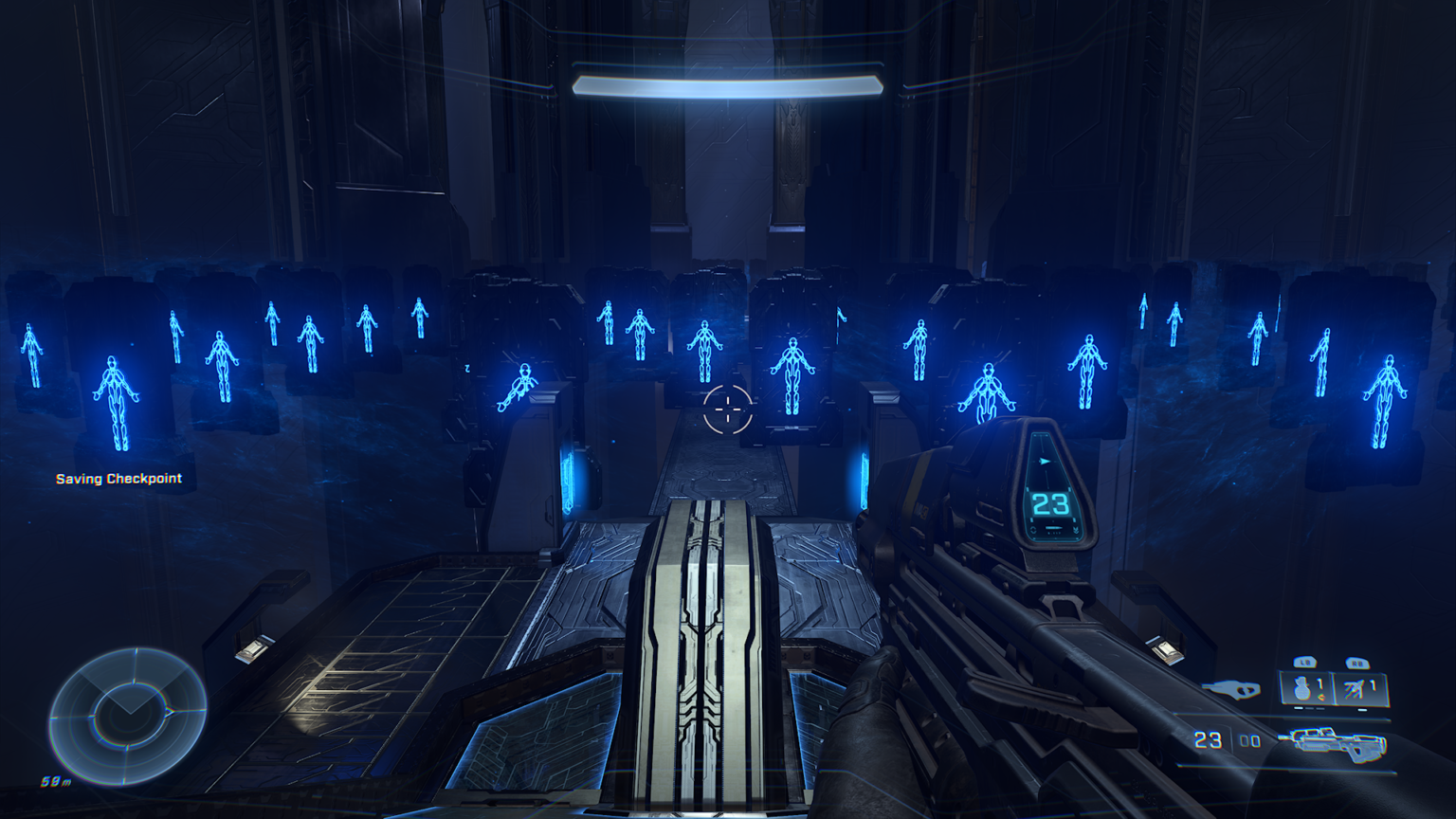Viewport: 1456px width, 819px height.
Task: Select the reserve ammo count showing 00
Action: pos(1249,740)
